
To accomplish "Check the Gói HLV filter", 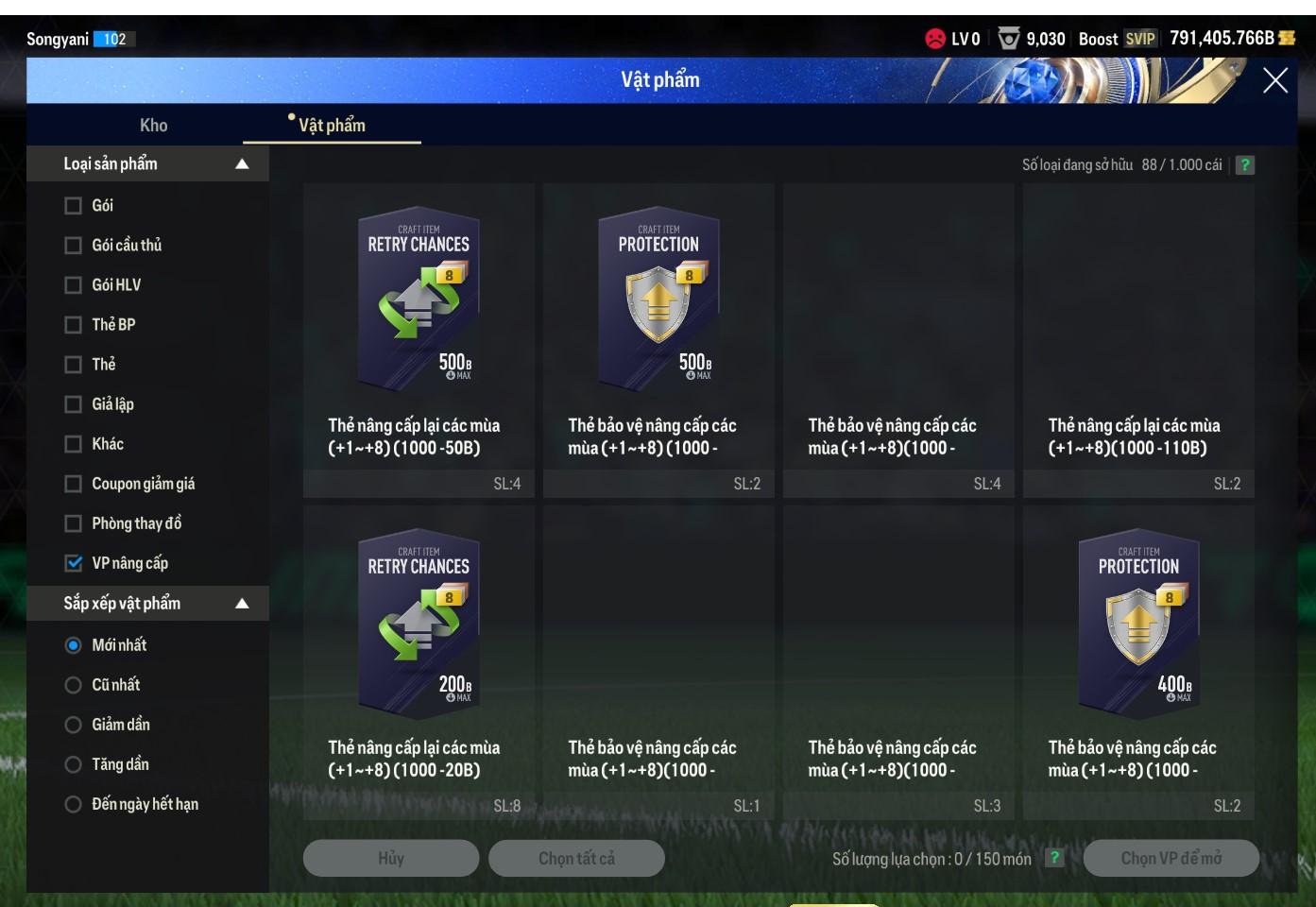I will tap(73, 285).
